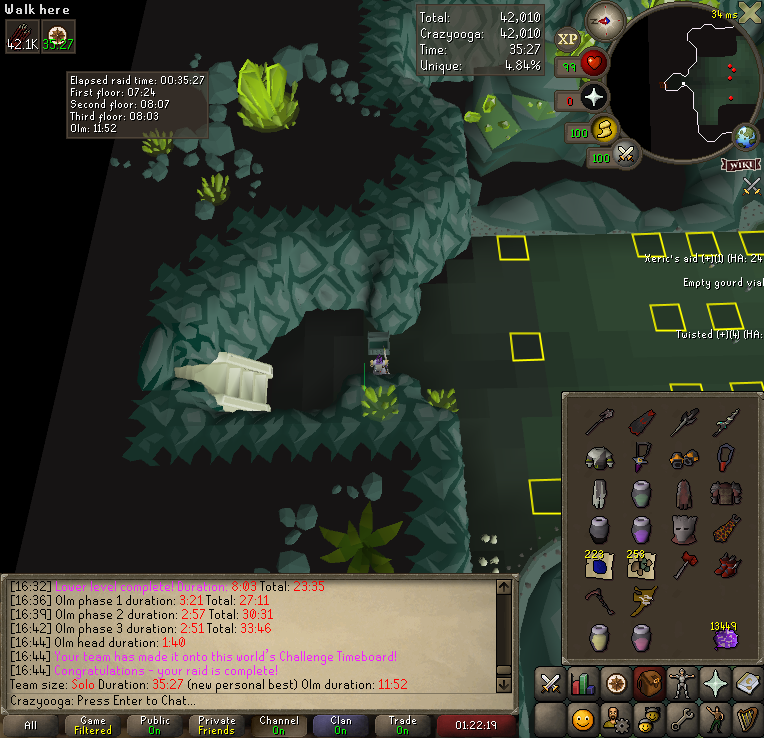Open the Magic spellbook tab

tap(746, 684)
